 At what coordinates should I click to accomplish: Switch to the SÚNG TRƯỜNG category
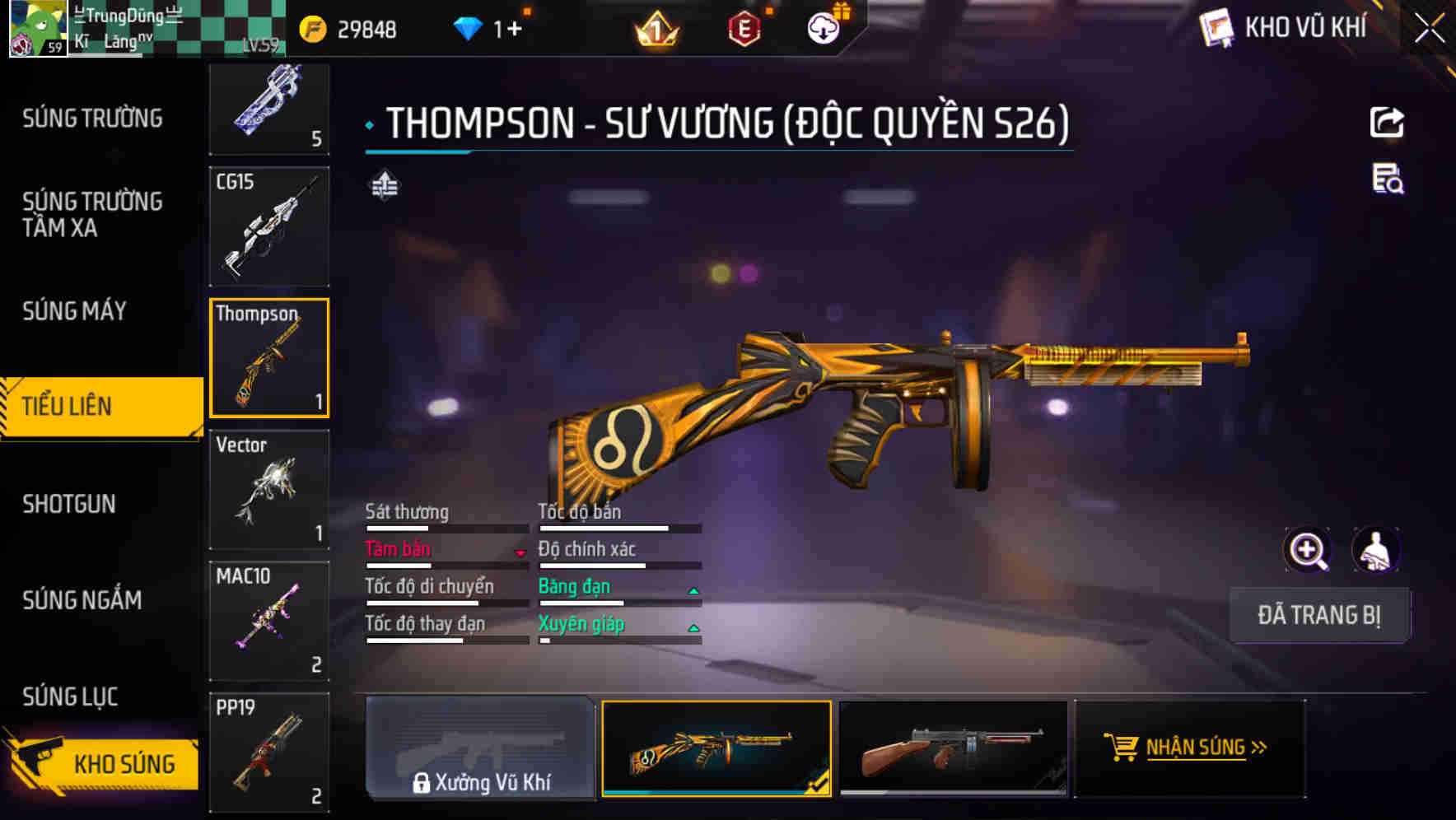tap(91, 118)
